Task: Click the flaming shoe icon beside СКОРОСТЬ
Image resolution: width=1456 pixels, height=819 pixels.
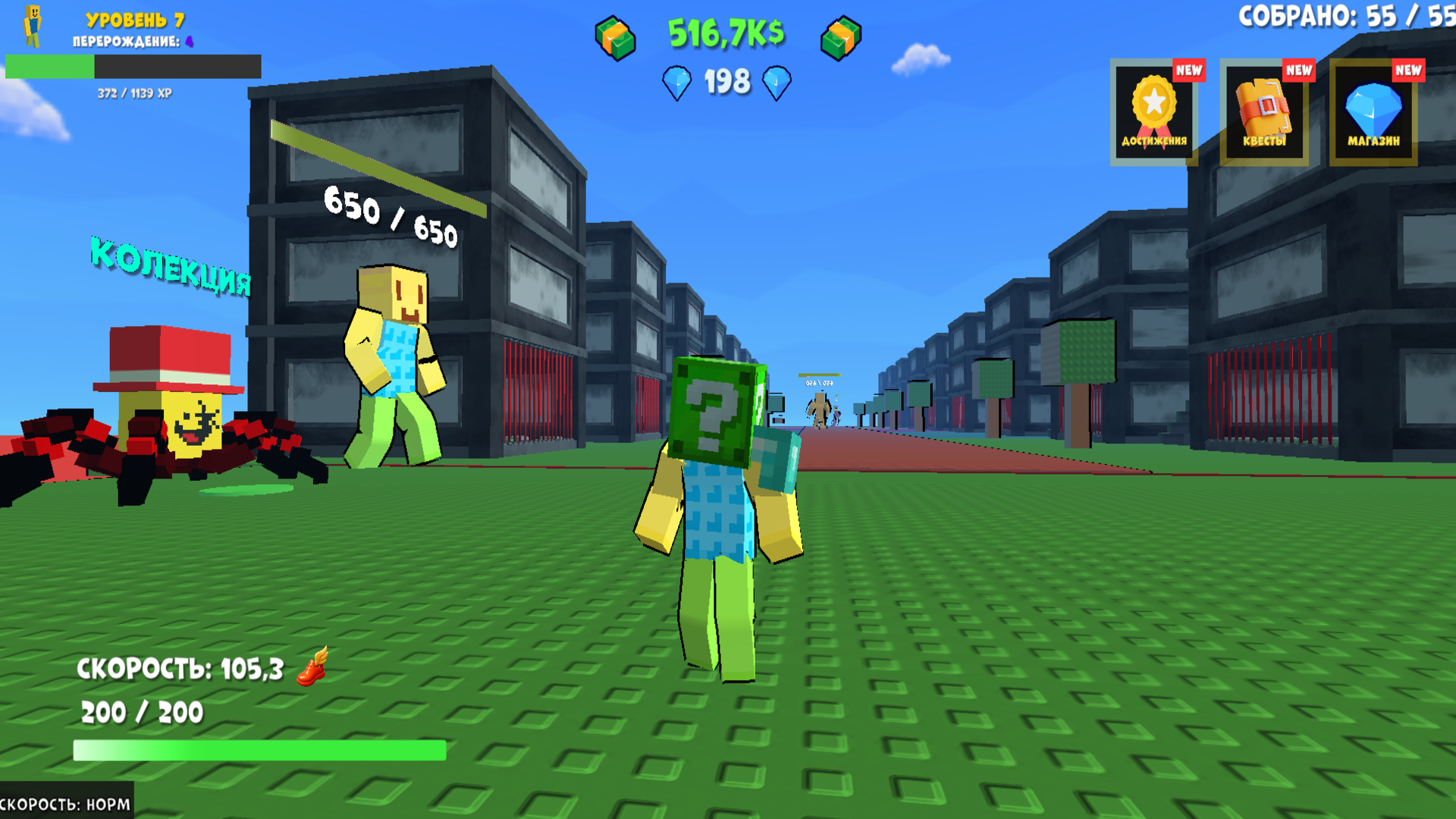Action: 314,670
